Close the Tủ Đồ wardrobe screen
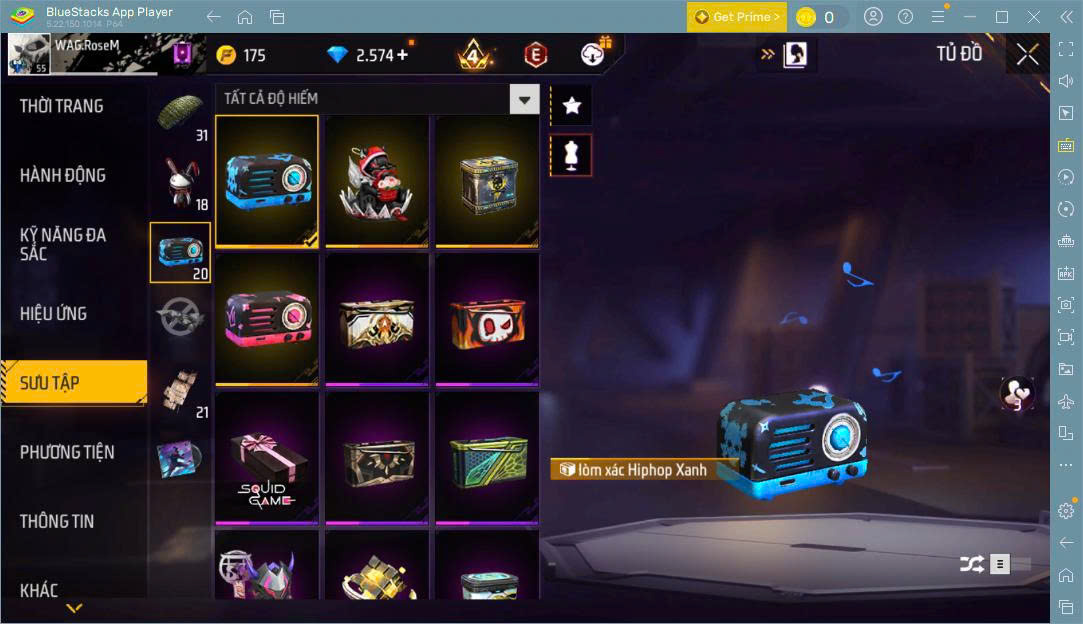 1027,55
